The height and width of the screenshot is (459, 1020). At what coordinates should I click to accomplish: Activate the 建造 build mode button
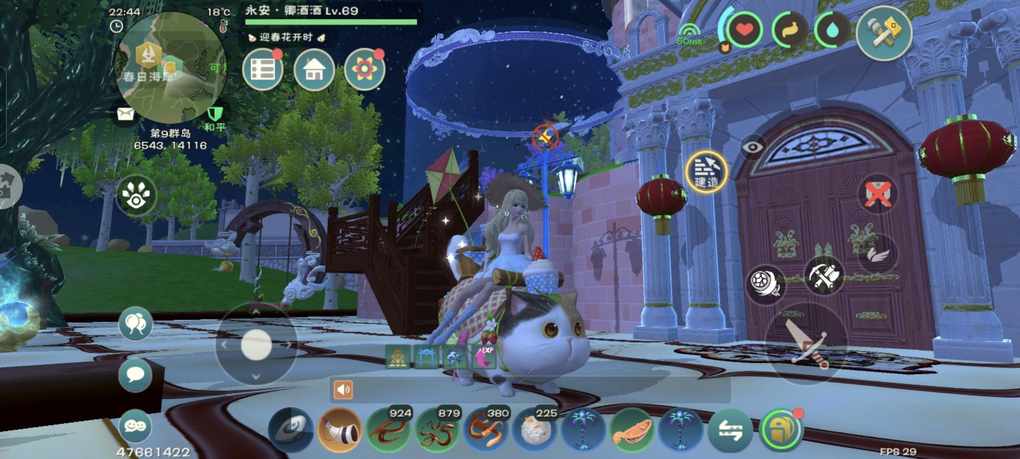click(x=707, y=172)
